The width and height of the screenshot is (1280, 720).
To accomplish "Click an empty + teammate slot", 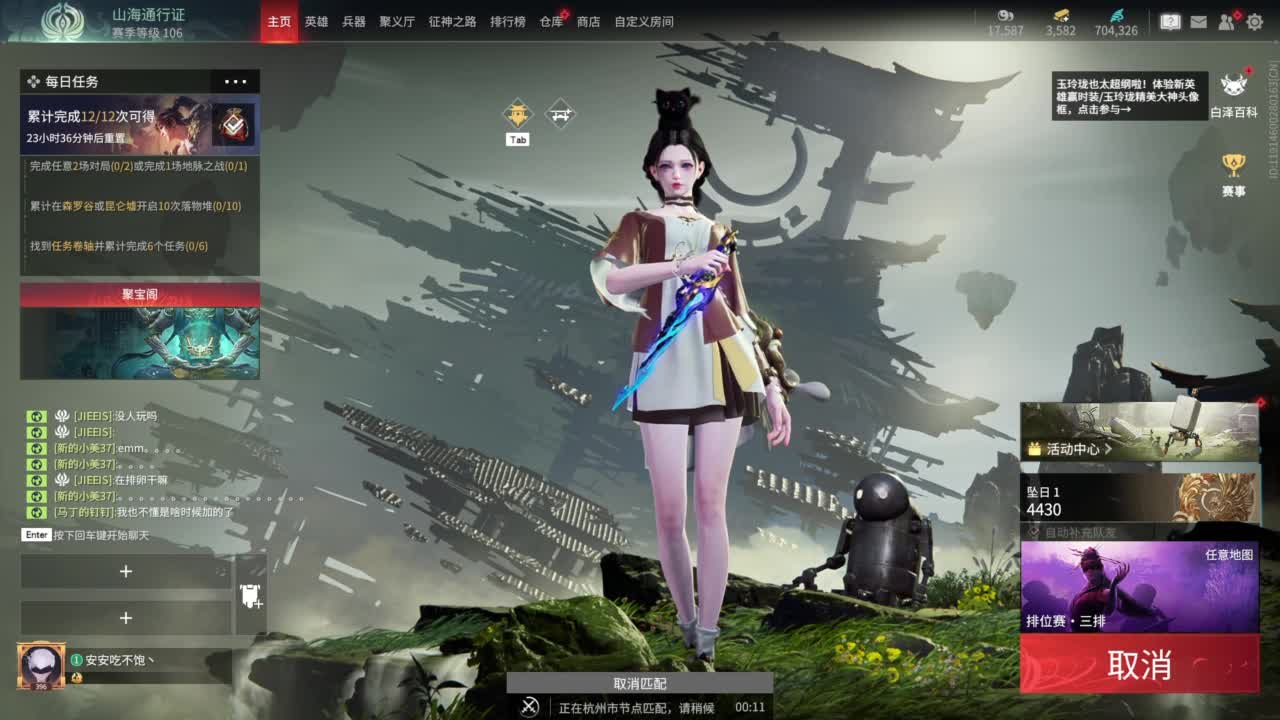I will [x=125, y=571].
